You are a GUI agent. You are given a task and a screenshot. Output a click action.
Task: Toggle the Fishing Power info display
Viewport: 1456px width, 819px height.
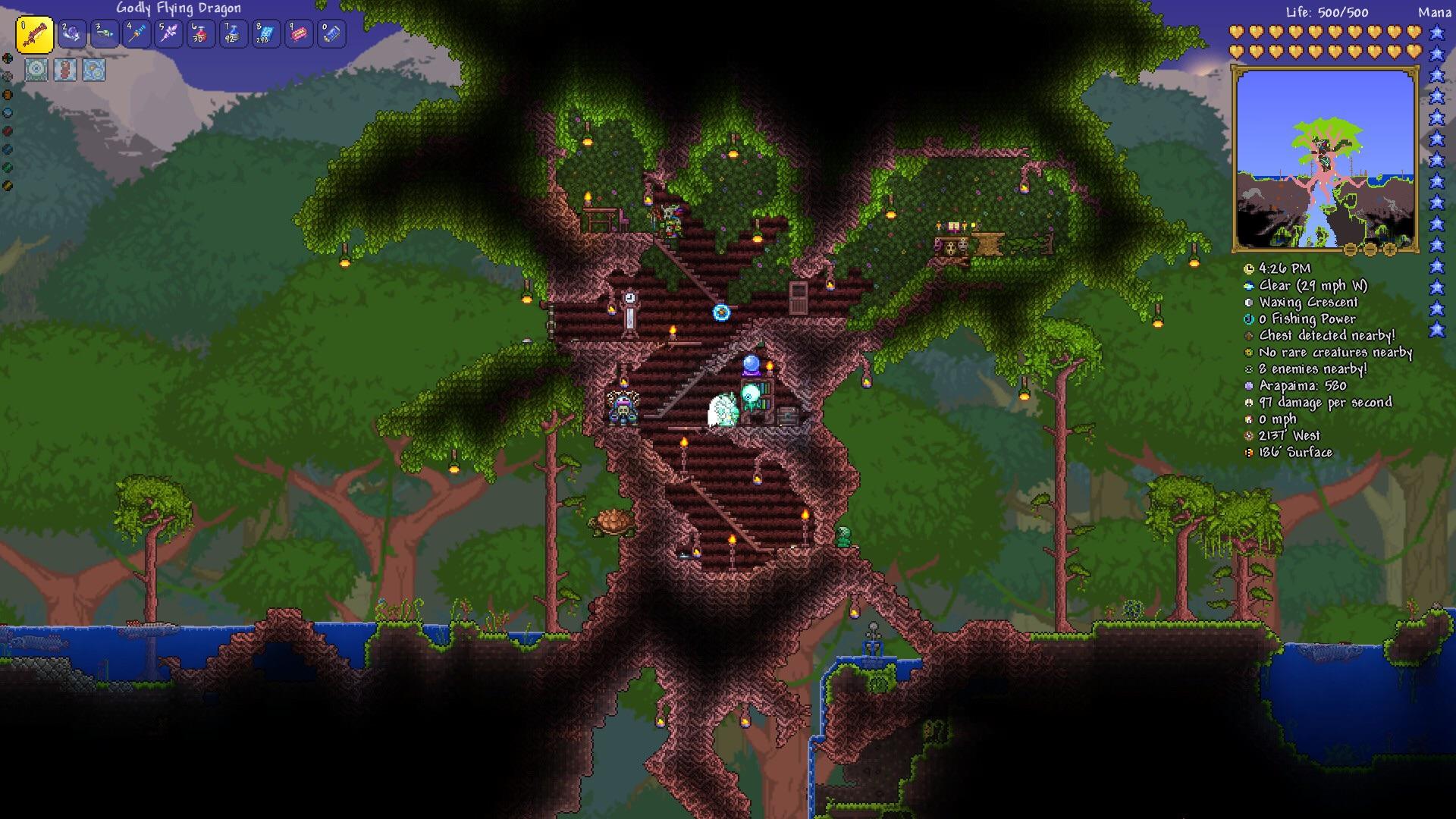[x=1248, y=318]
